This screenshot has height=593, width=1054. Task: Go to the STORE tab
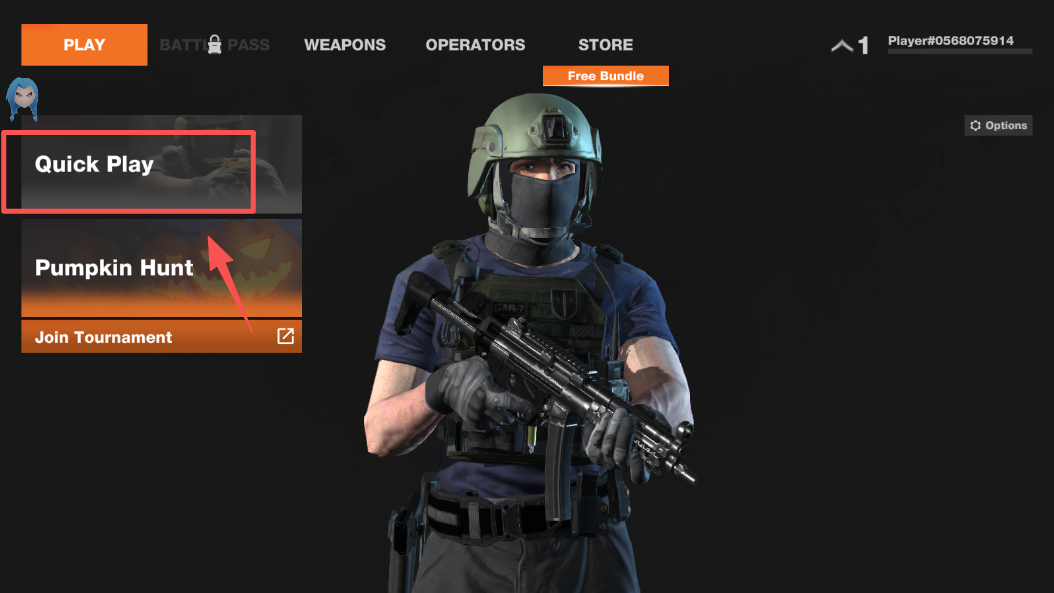click(605, 45)
